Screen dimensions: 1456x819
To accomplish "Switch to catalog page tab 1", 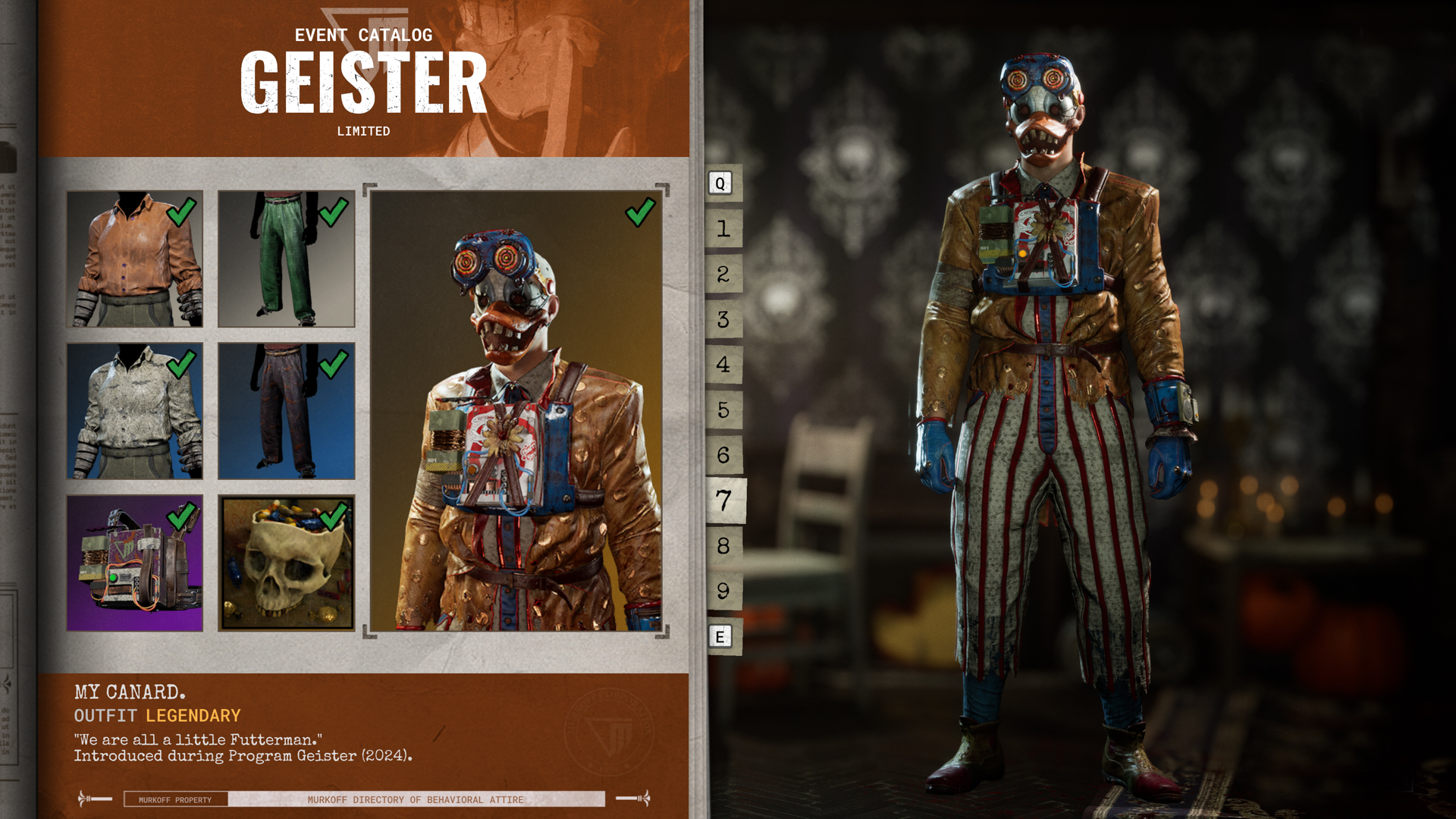I will pyautogui.click(x=723, y=228).
